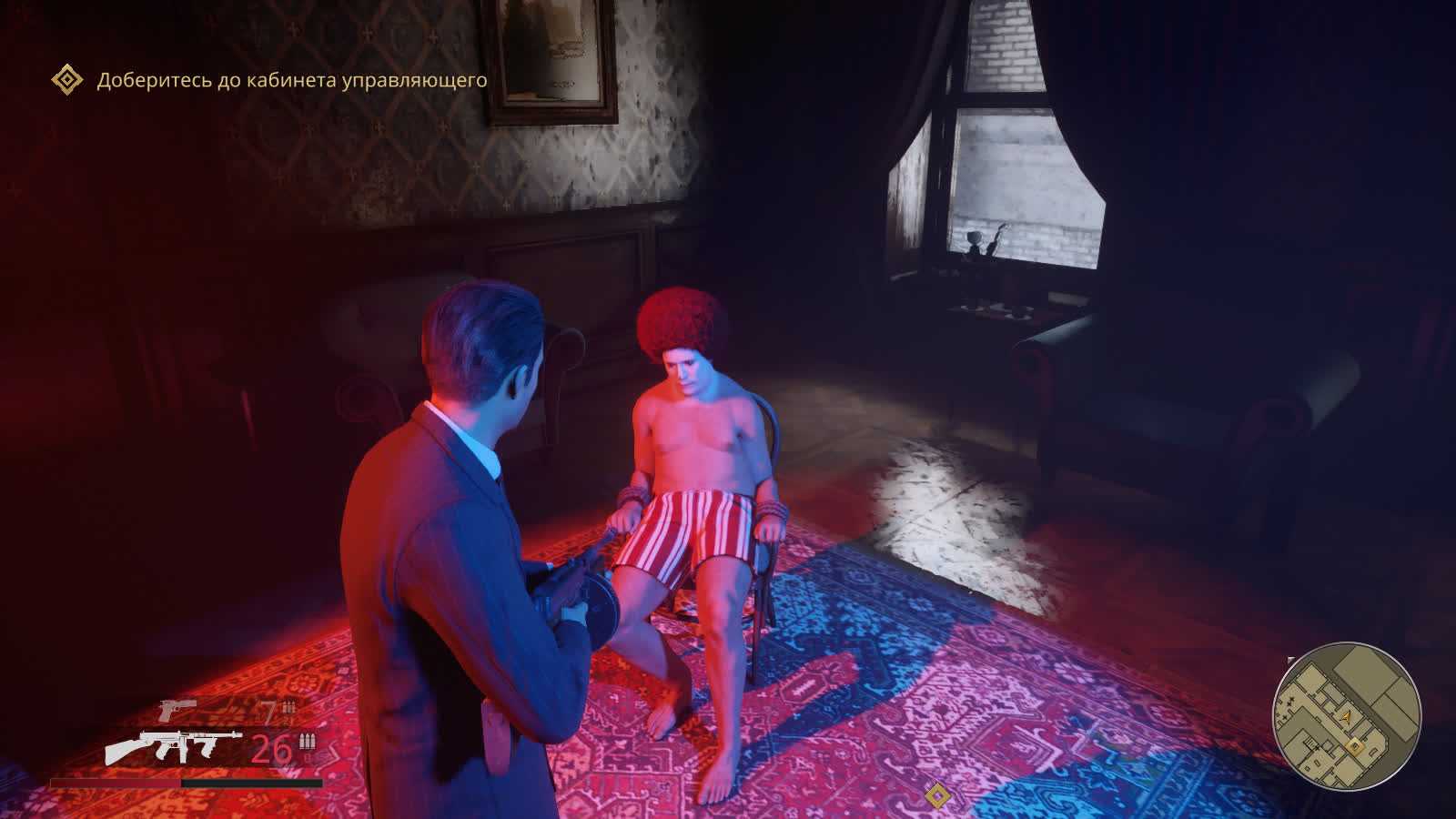Select the pistol weapon icon

(177, 709)
